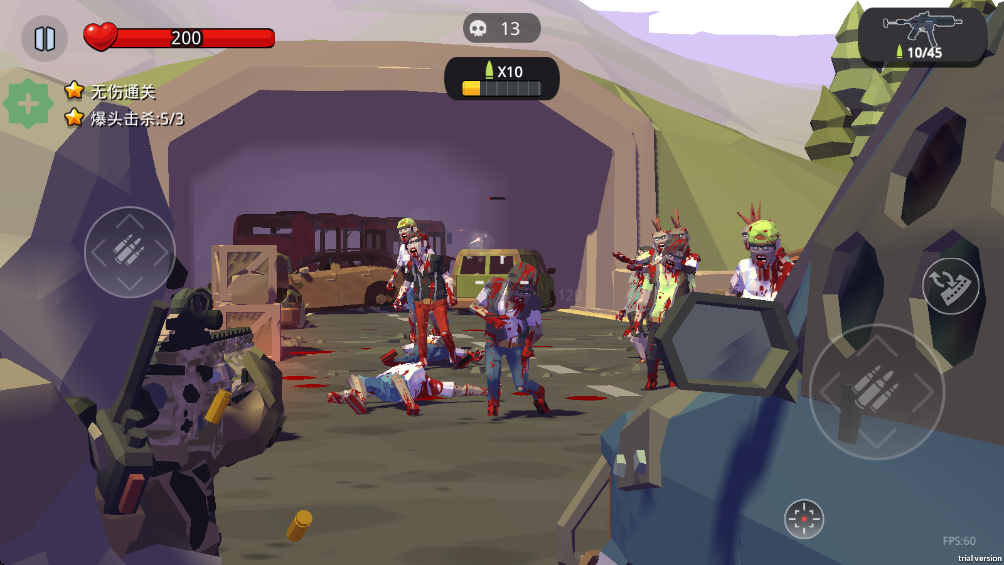
Task: Pause the game with the pause button
Action: [45, 39]
